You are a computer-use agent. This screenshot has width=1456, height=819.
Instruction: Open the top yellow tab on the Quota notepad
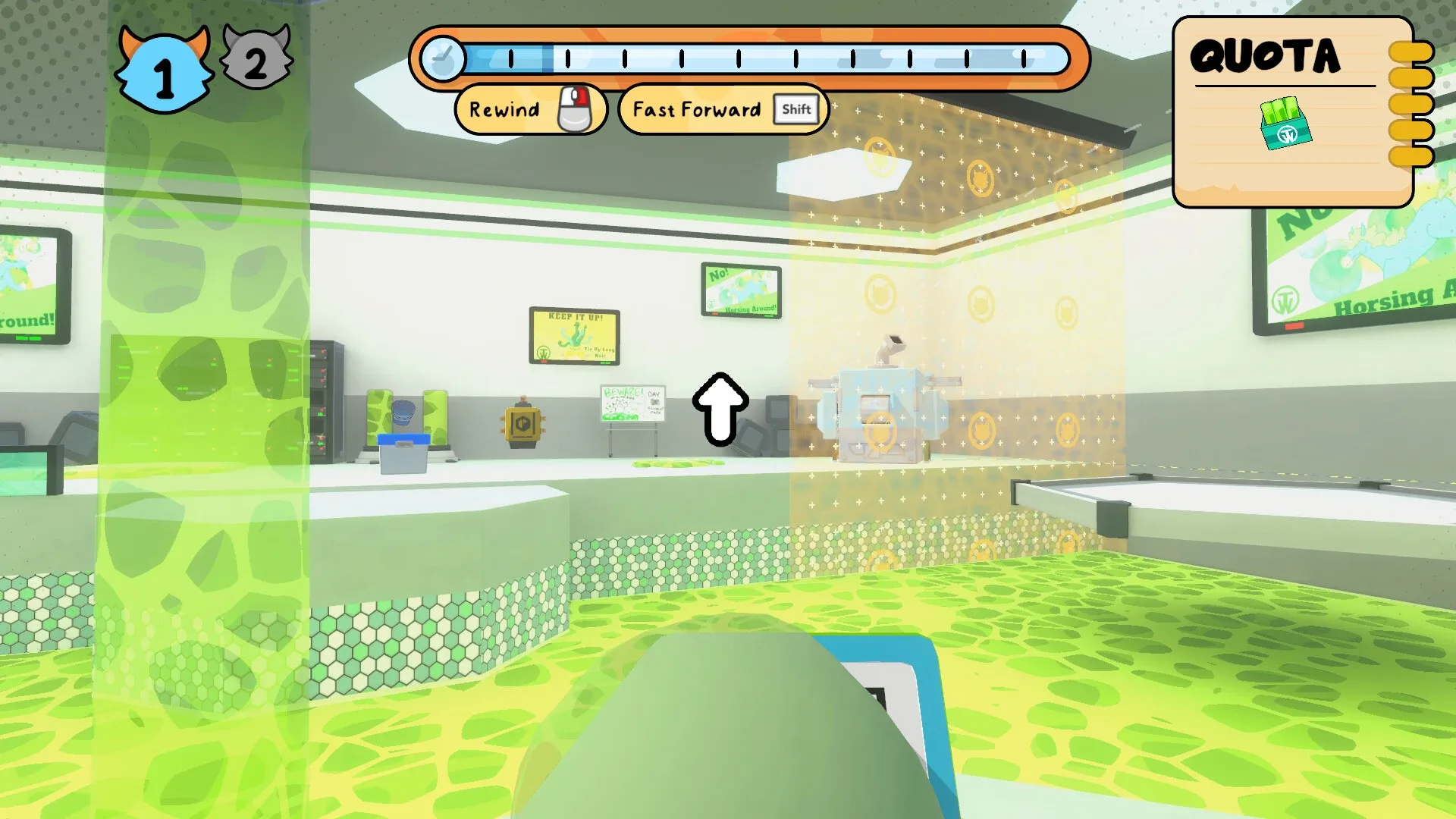pos(1409,52)
